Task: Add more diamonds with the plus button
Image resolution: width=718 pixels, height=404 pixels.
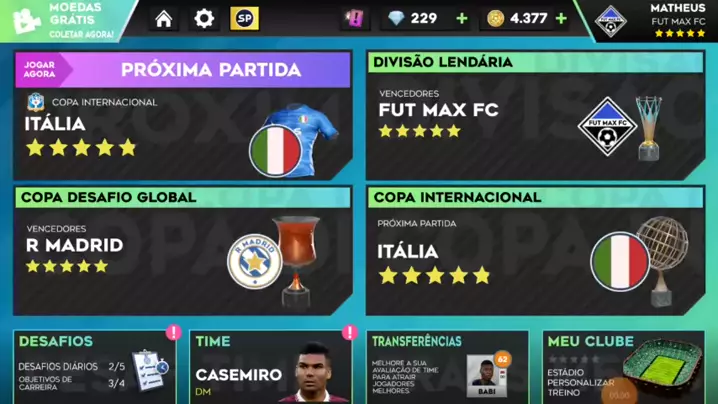Action: click(461, 18)
